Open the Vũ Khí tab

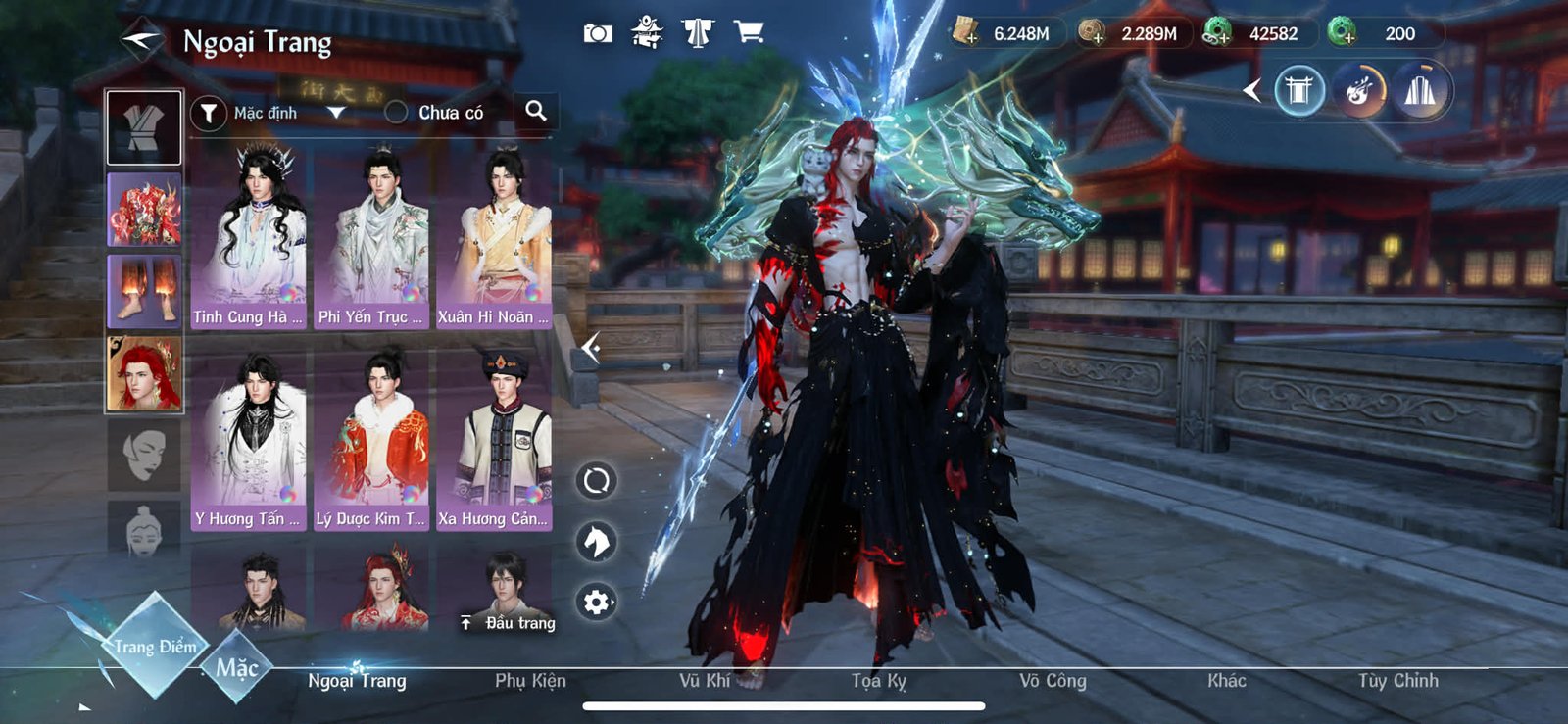703,679
